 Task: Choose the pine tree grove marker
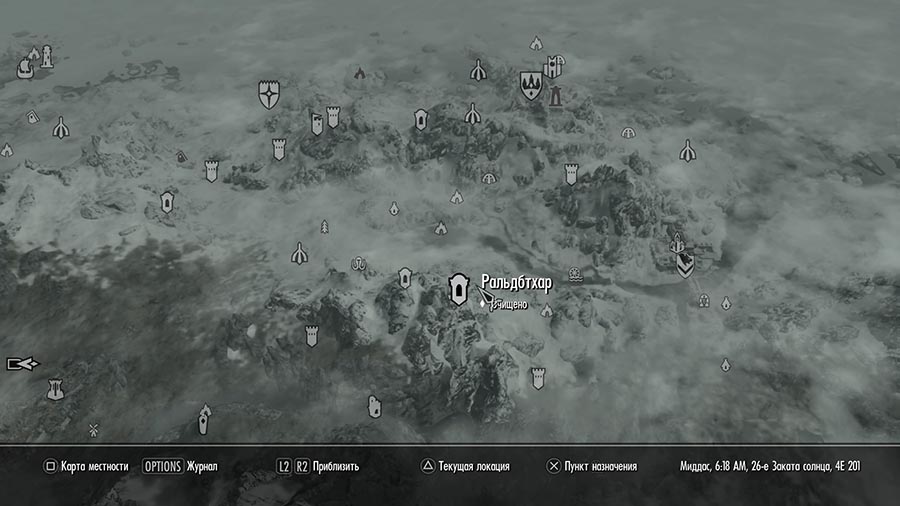tap(324, 227)
